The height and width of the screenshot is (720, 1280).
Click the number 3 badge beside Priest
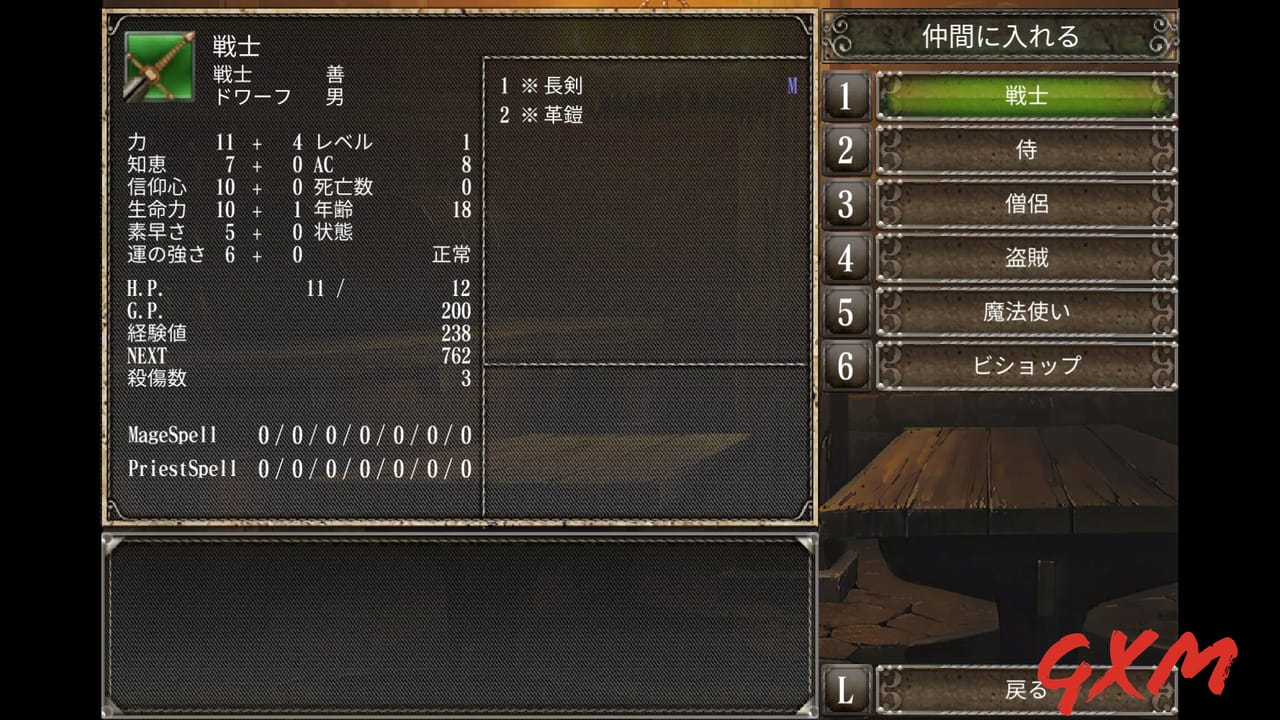pyautogui.click(x=845, y=204)
